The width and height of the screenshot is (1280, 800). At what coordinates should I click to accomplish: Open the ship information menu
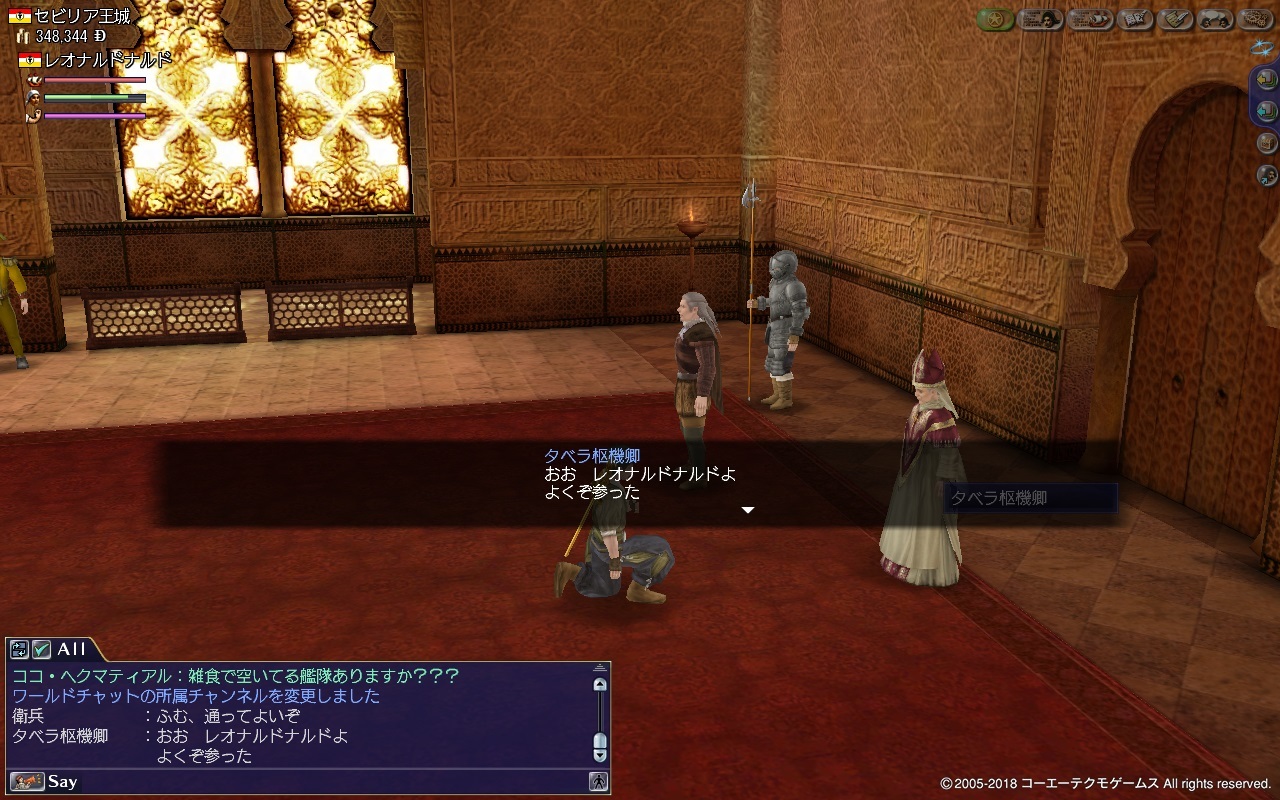(x=1090, y=20)
